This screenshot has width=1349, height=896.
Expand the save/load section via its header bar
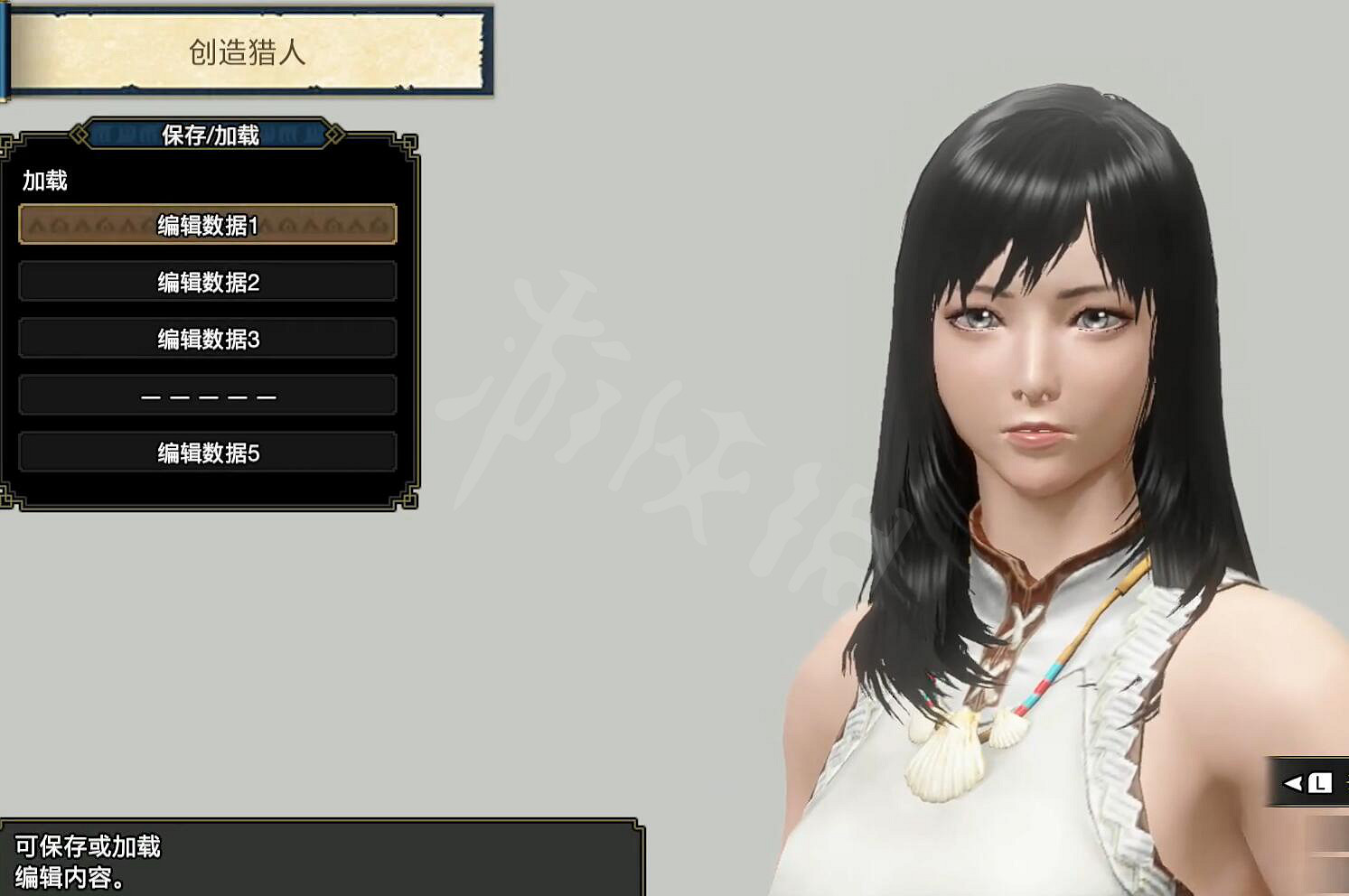click(208, 134)
